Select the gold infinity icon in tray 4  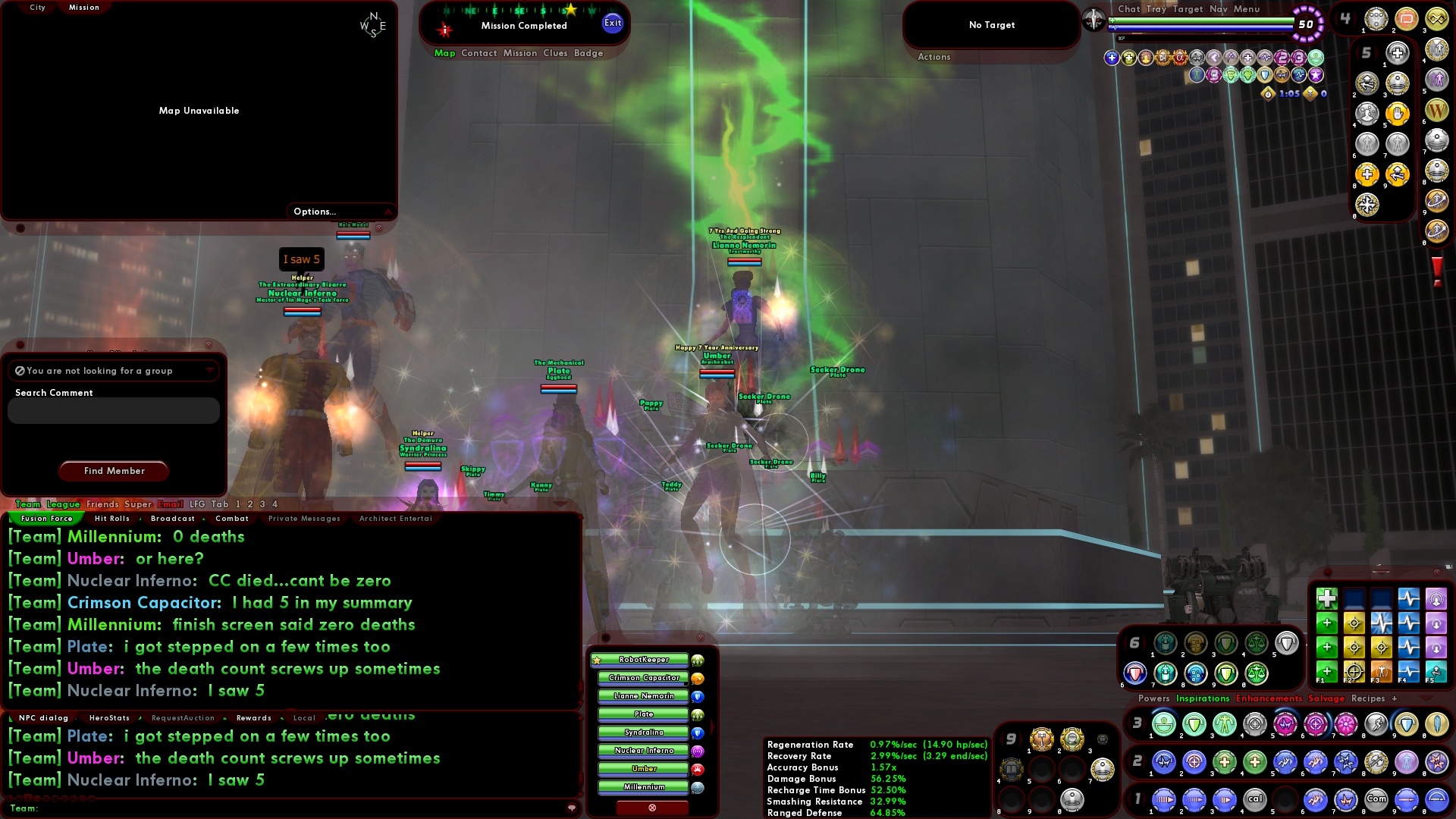pos(1437,20)
